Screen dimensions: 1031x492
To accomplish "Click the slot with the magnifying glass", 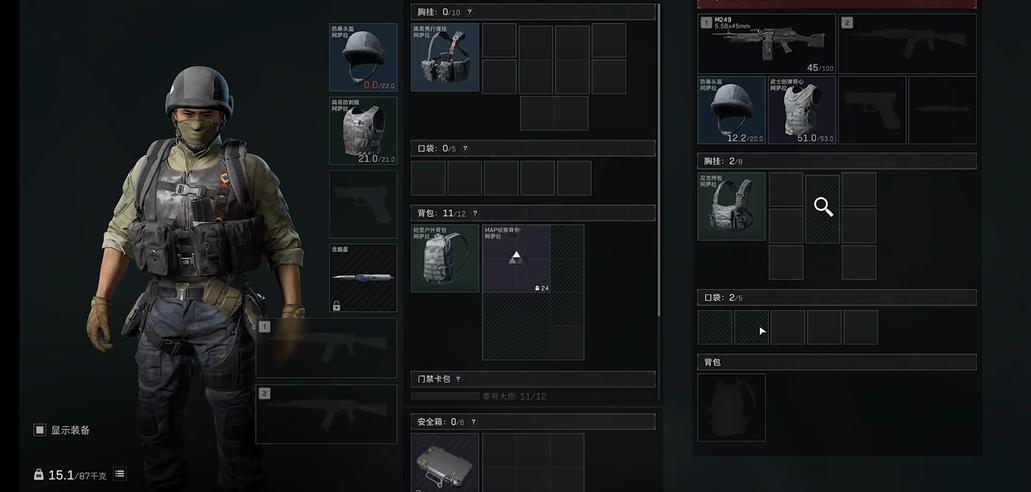I will pos(823,207).
